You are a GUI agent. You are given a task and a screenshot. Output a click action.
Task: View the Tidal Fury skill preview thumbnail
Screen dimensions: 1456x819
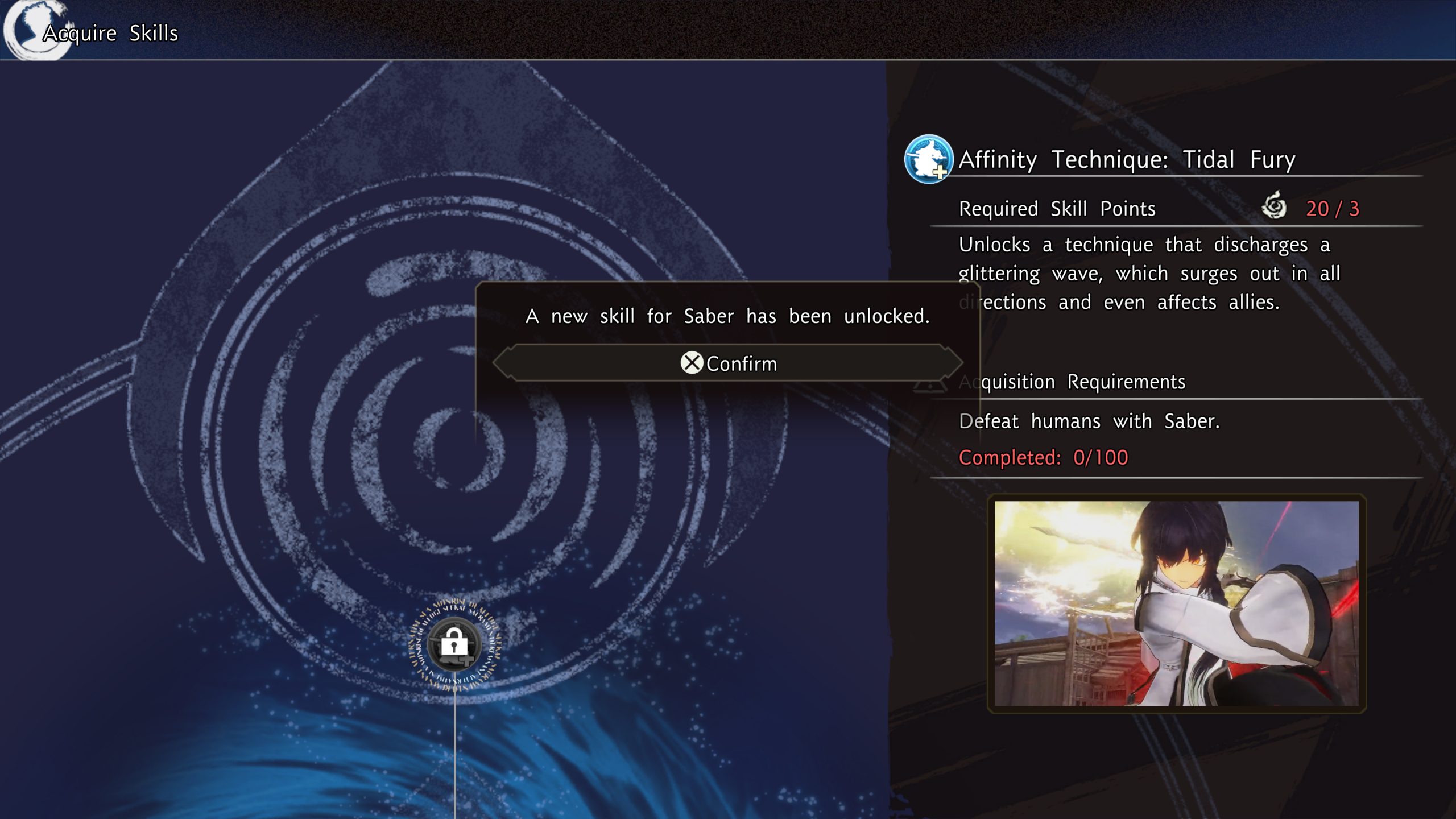click(x=1176, y=603)
